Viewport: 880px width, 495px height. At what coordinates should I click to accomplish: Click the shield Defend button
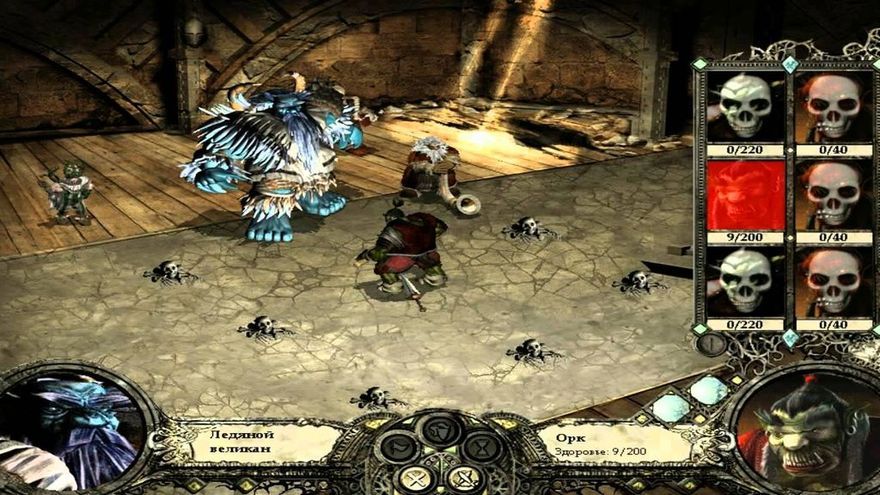(x=440, y=431)
